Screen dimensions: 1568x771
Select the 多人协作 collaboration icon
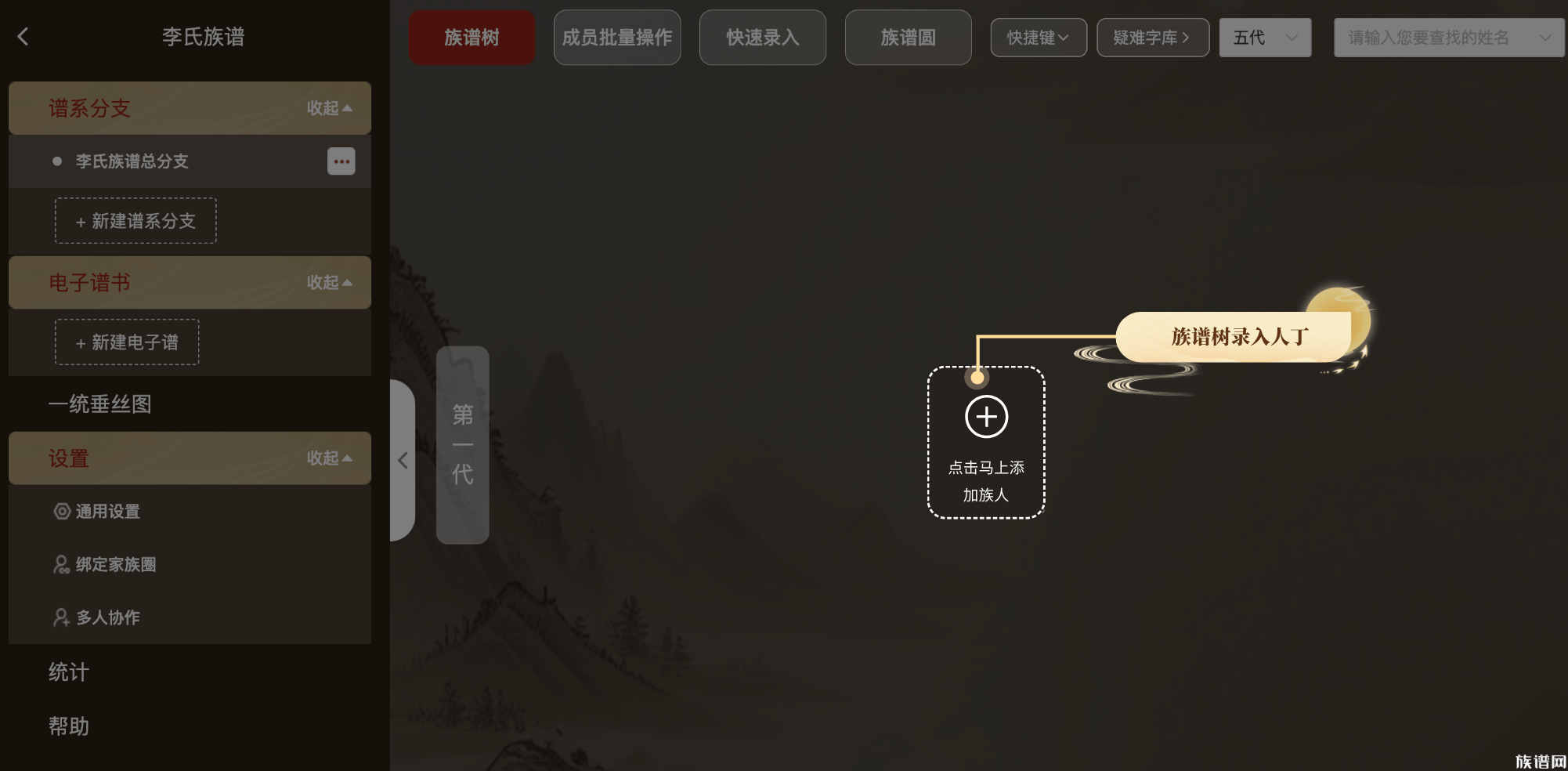click(x=61, y=617)
